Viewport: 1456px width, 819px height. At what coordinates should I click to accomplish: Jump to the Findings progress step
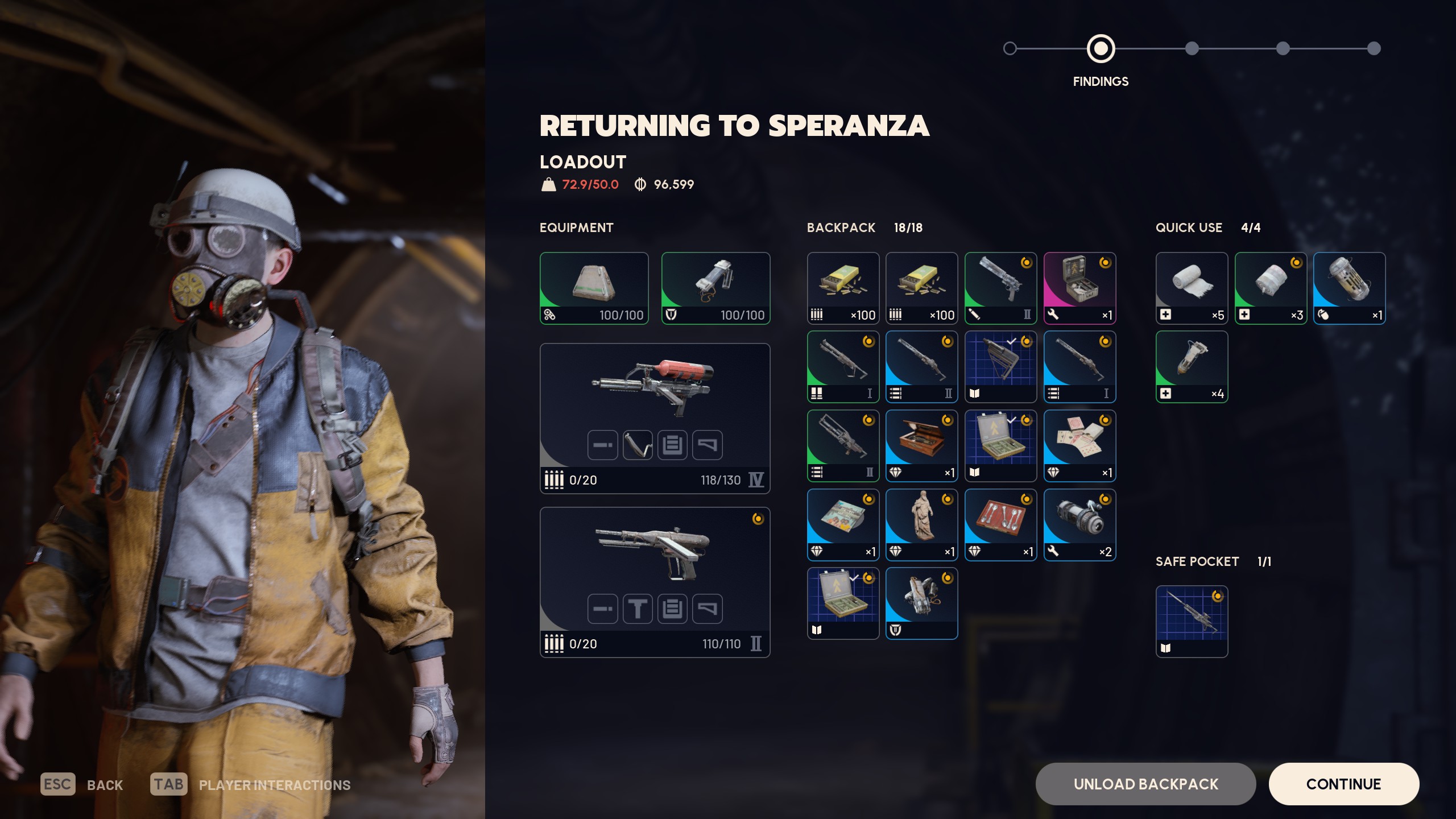pos(1101,49)
